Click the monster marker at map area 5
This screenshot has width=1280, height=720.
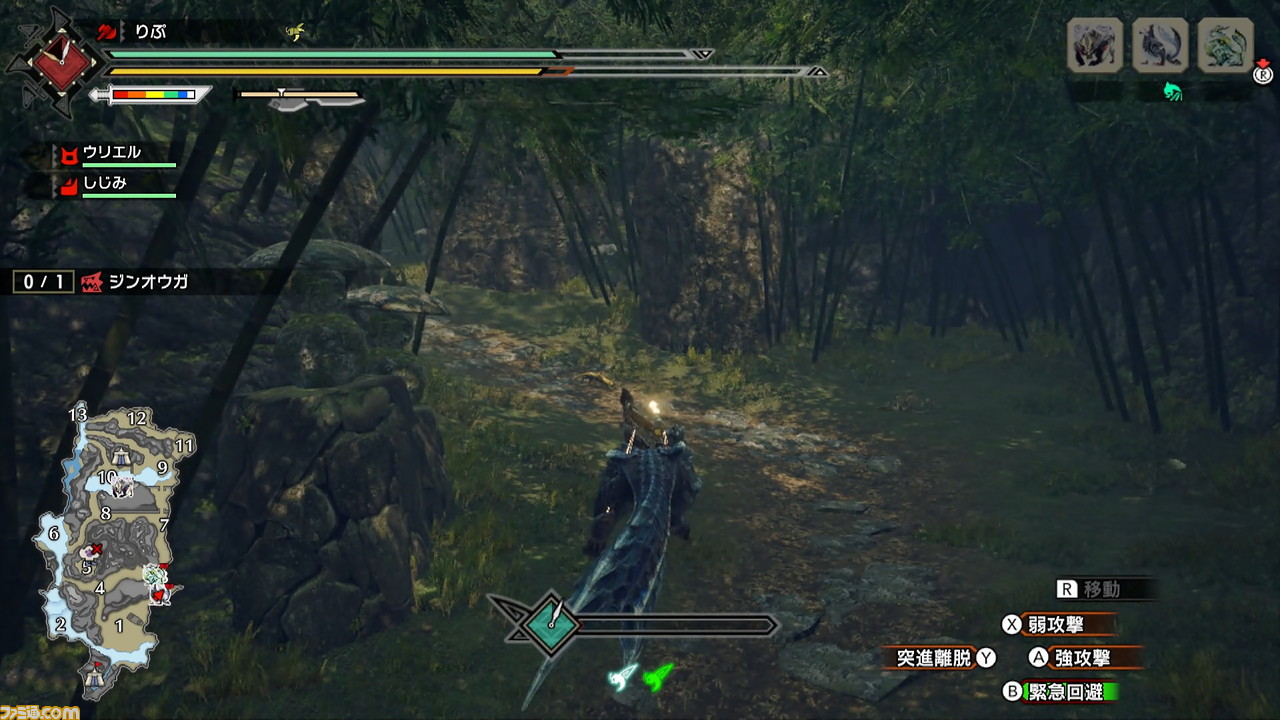92,551
